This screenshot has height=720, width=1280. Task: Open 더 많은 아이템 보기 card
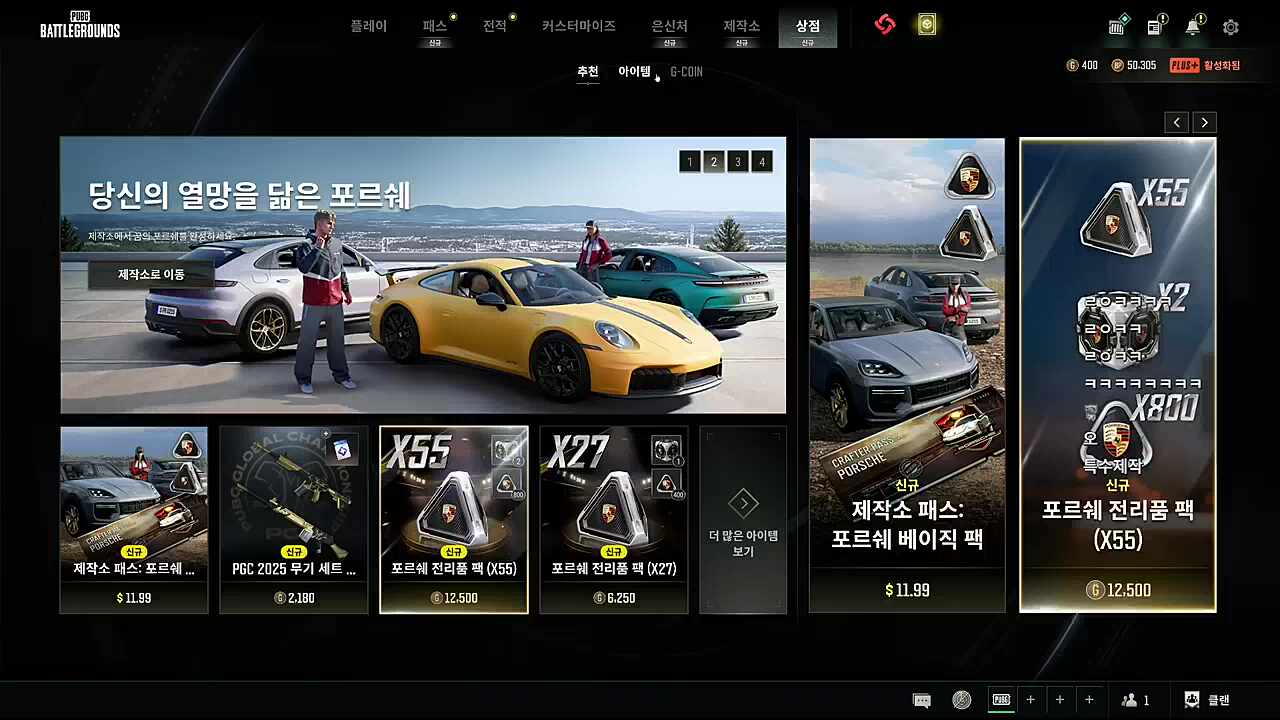pos(743,519)
